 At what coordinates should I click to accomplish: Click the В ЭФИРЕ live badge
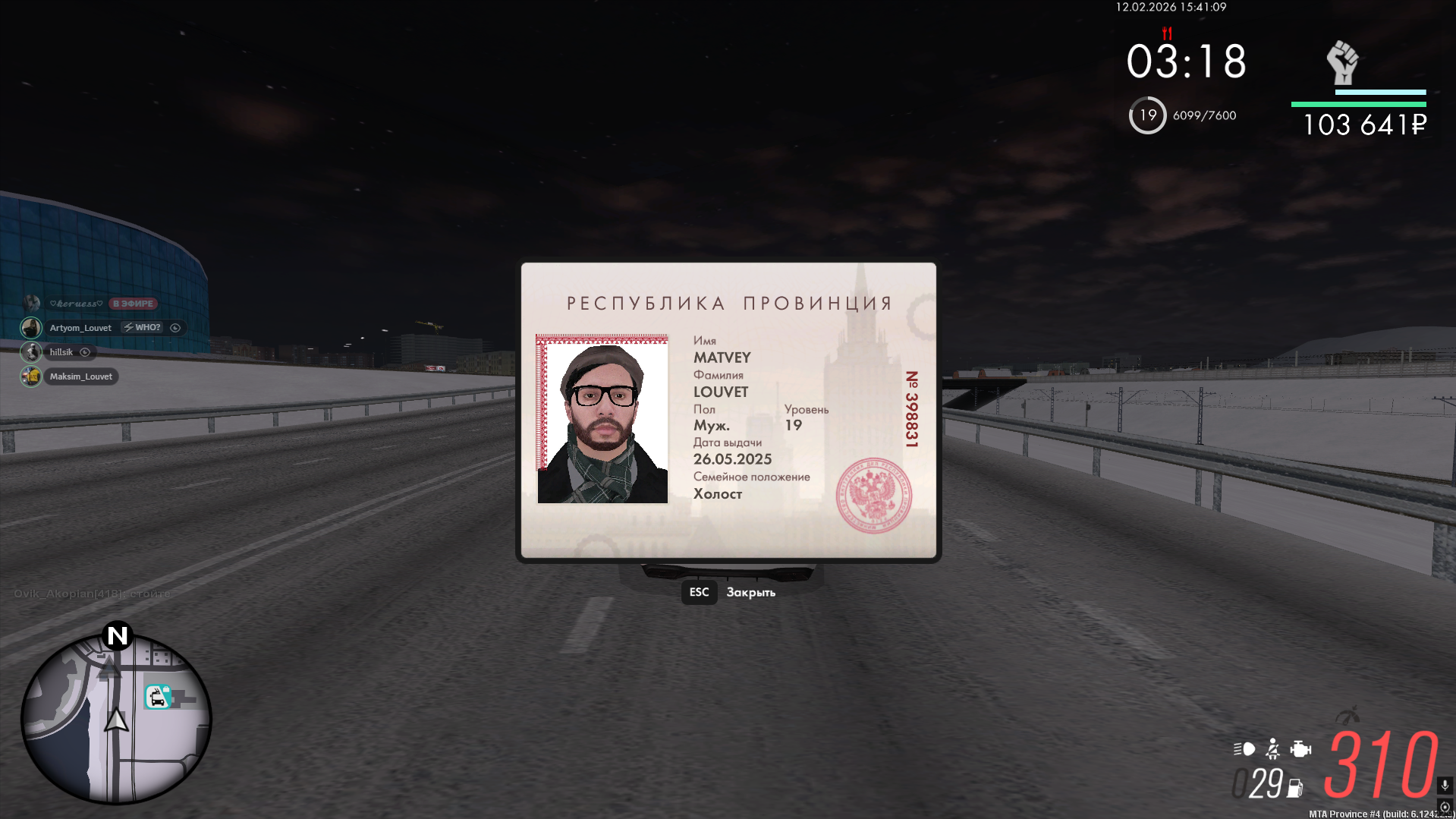pos(133,304)
